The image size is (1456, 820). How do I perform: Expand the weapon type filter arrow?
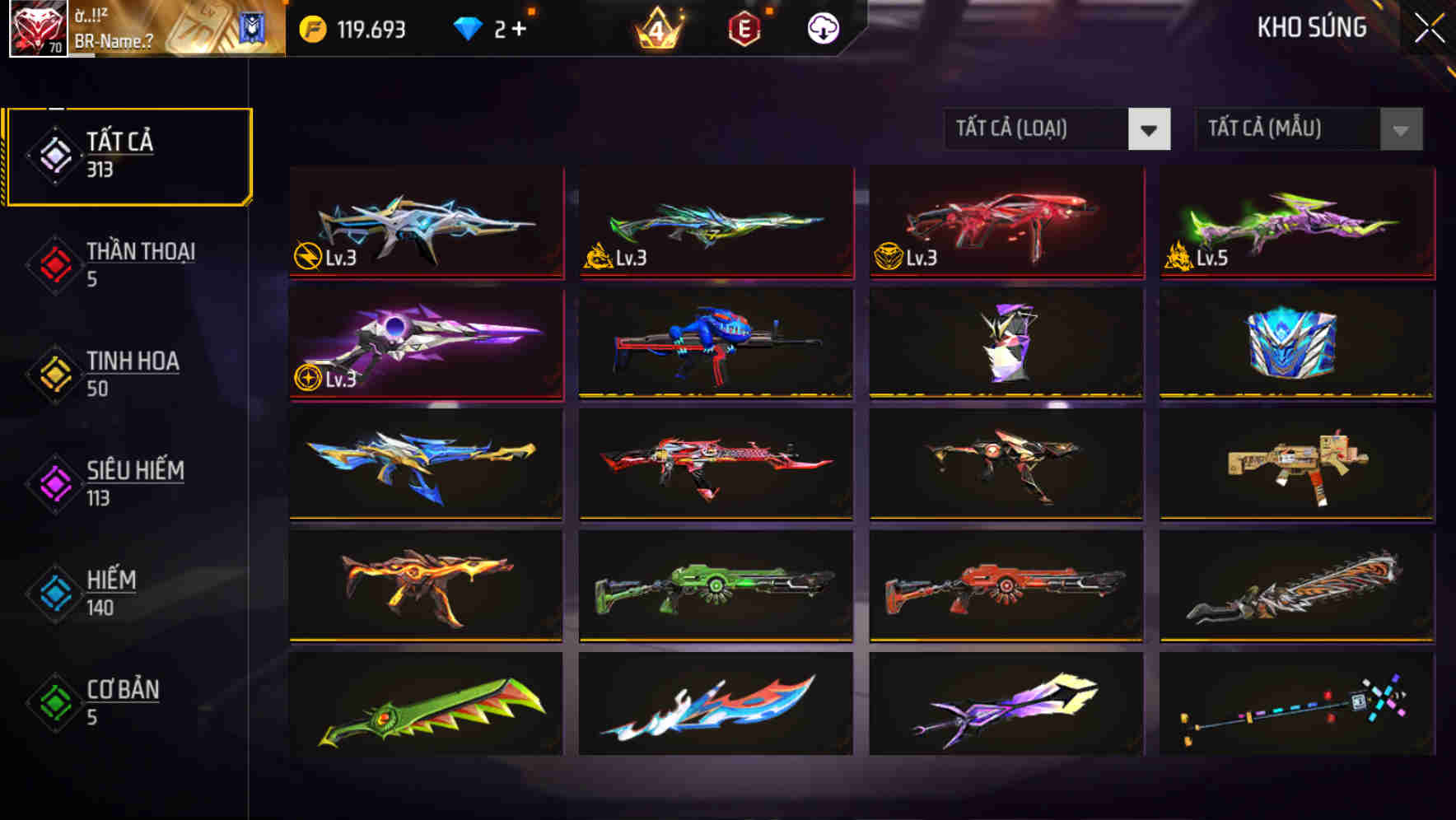(1151, 129)
